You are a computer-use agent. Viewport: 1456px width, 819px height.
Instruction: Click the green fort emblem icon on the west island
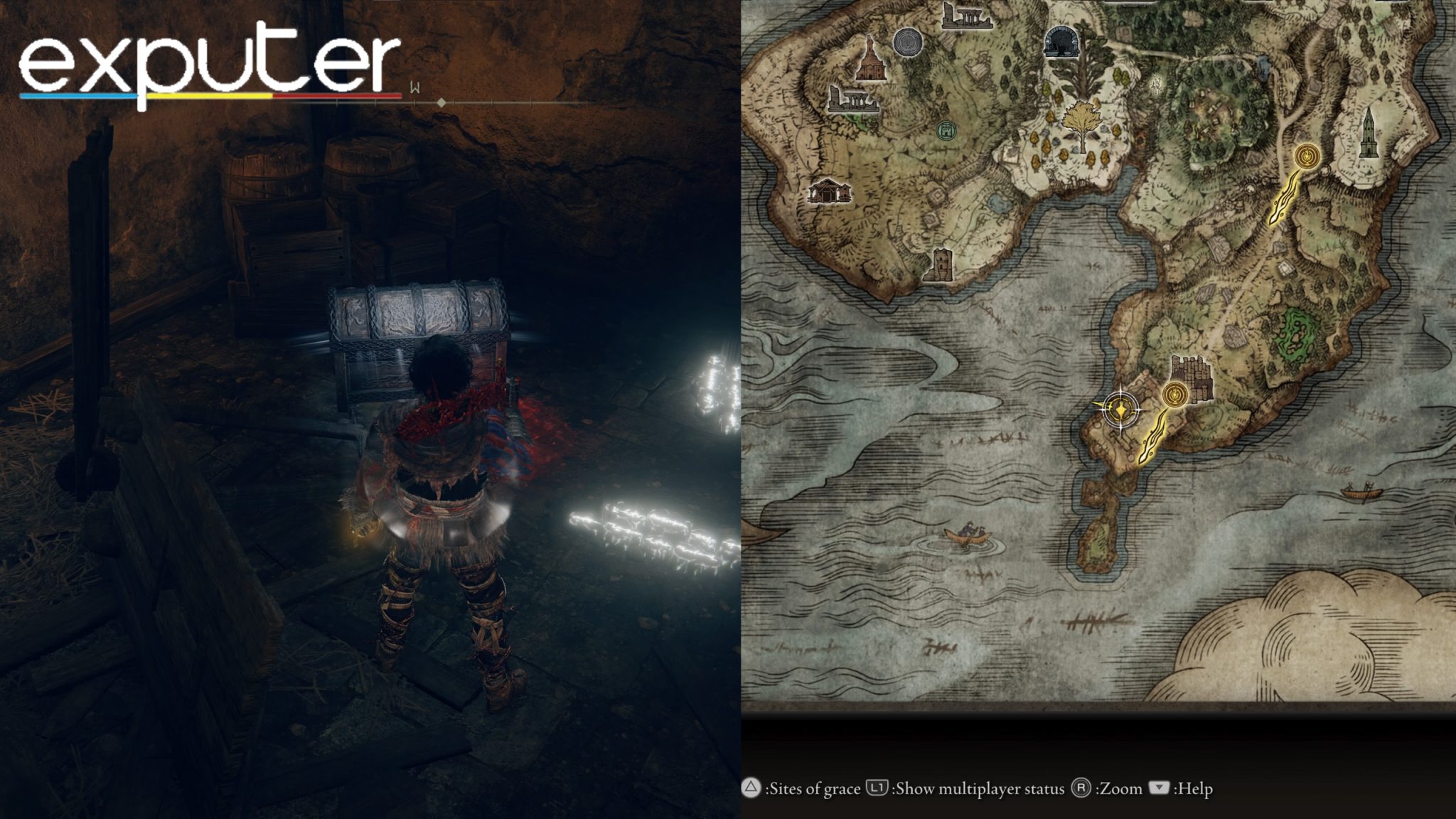[947, 129]
